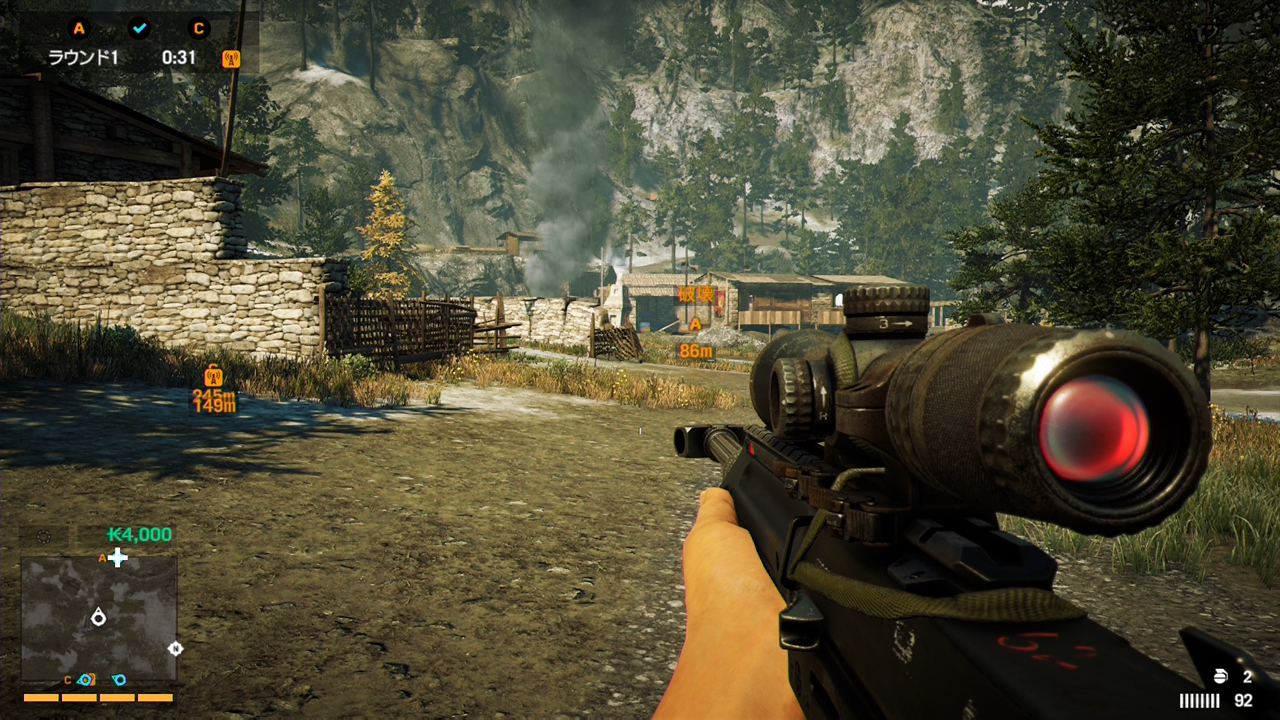Choose the grenade icon
Image resolution: width=1280 pixels, height=720 pixels.
click(1219, 678)
